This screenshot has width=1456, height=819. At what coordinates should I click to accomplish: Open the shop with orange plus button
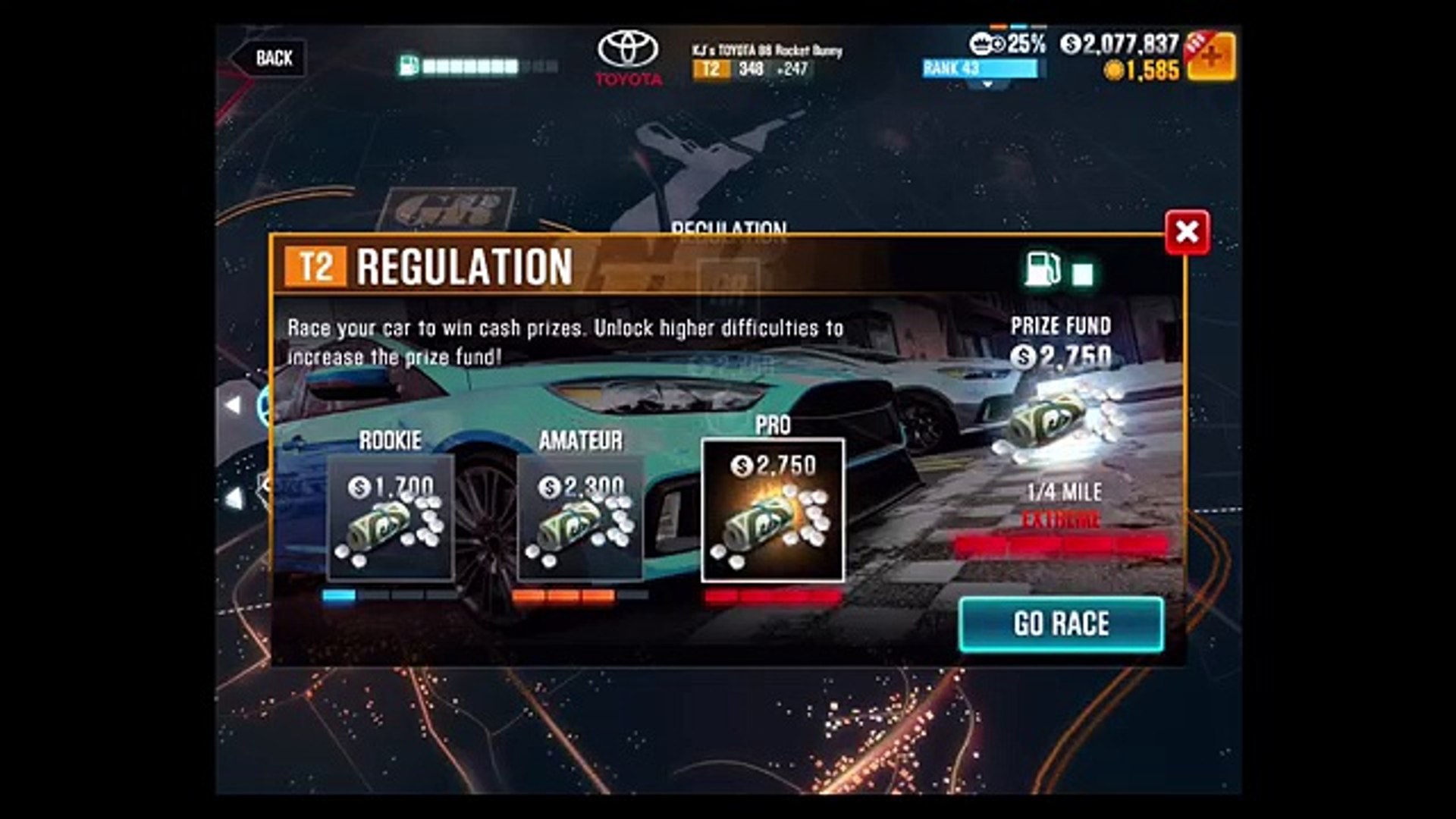(x=1211, y=58)
